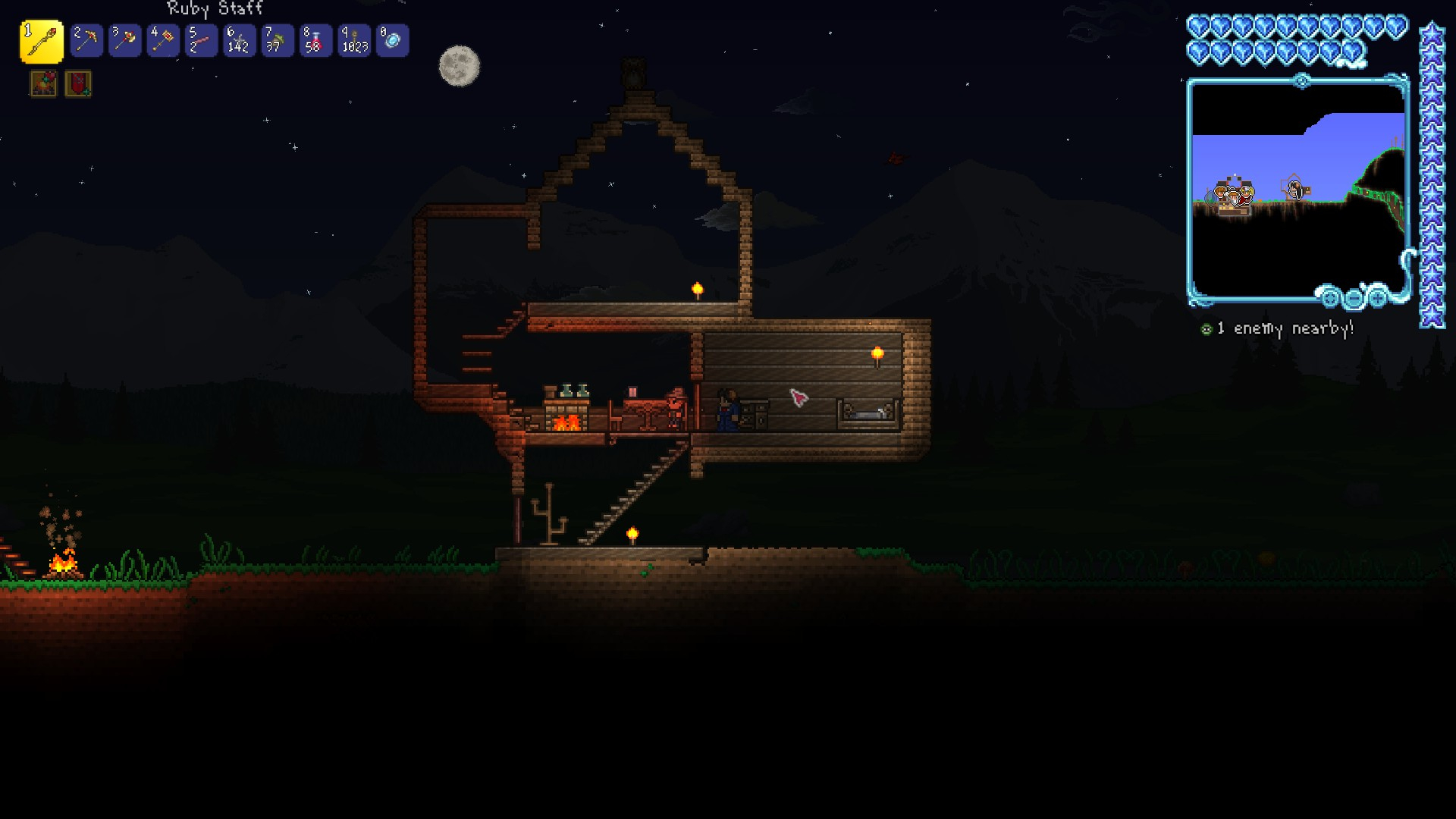The image size is (1456, 819).
Task: Zoom out the minimap with minus button
Action: [x=1354, y=298]
